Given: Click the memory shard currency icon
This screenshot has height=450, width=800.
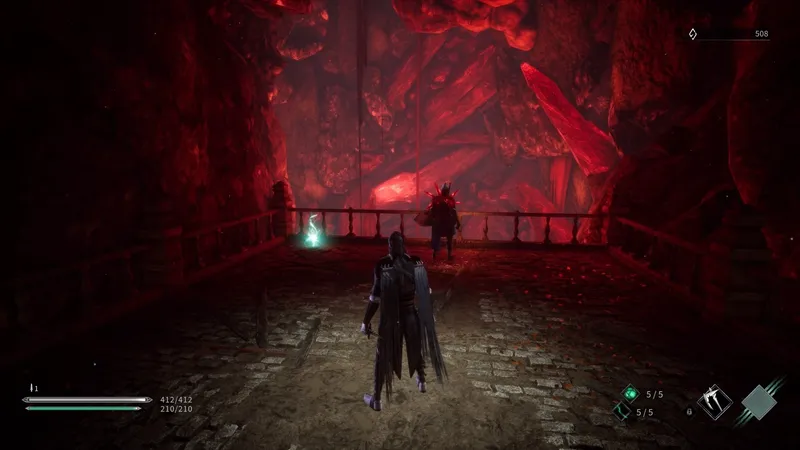Looking at the screenshot, I should 692,34.
